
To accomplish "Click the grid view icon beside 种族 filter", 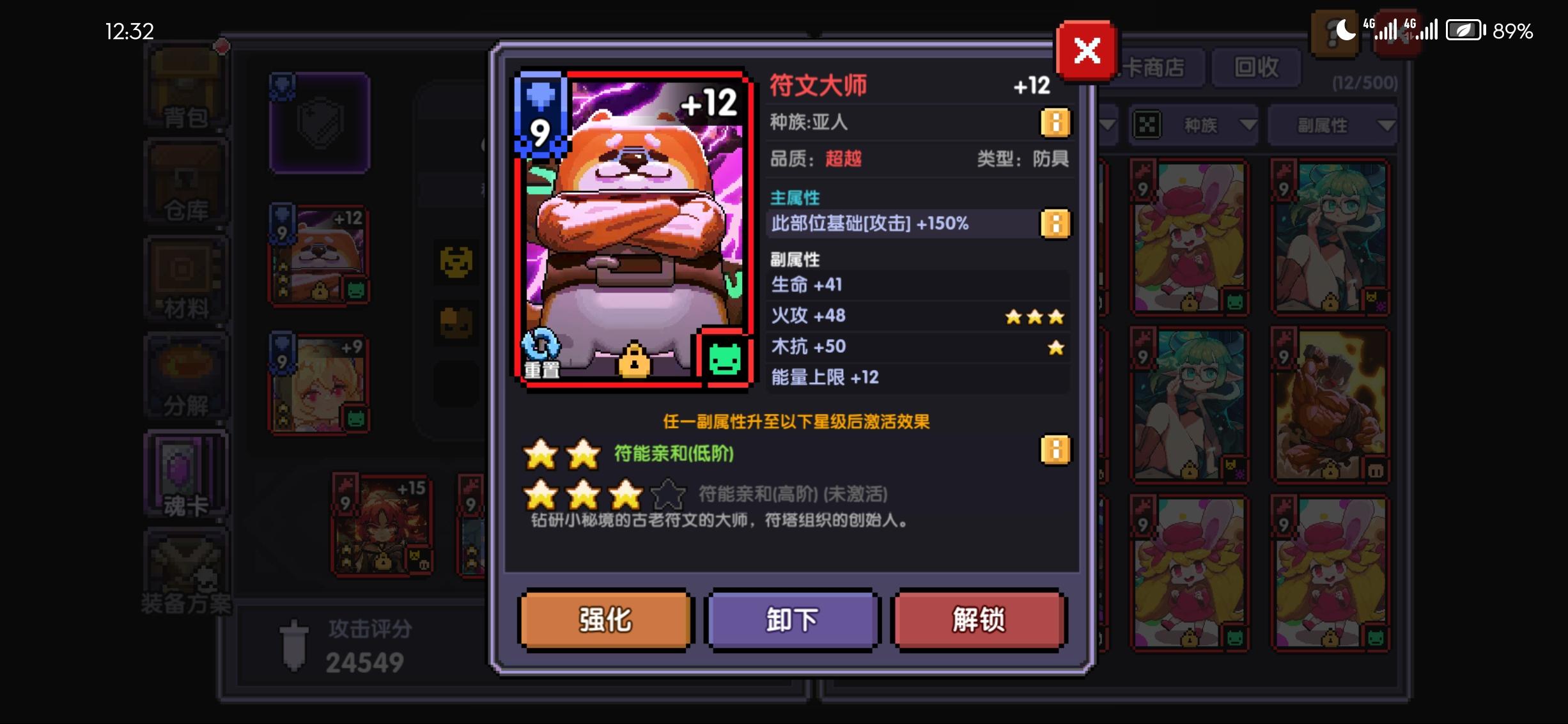I will 1149,125.
